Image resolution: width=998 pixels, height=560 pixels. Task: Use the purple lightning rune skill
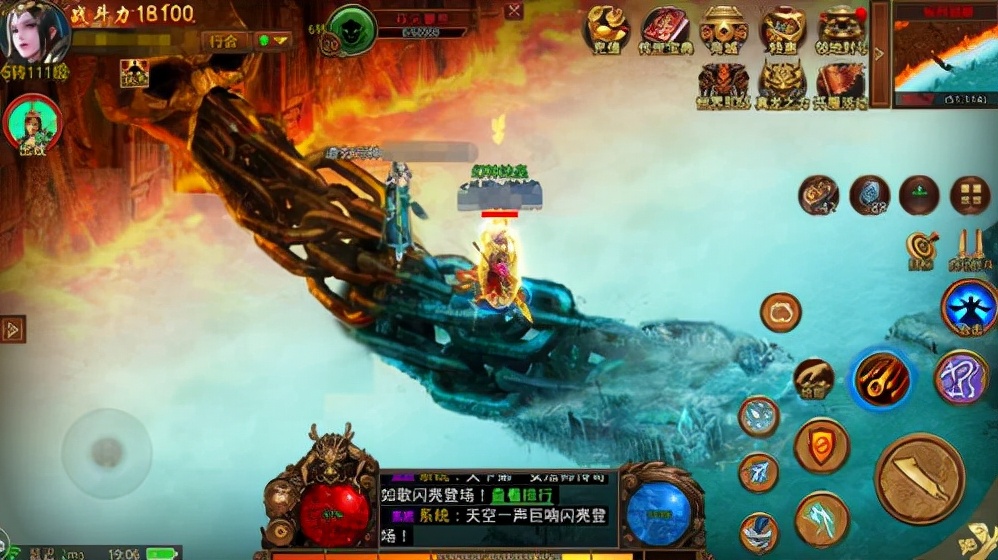point(961,377)
